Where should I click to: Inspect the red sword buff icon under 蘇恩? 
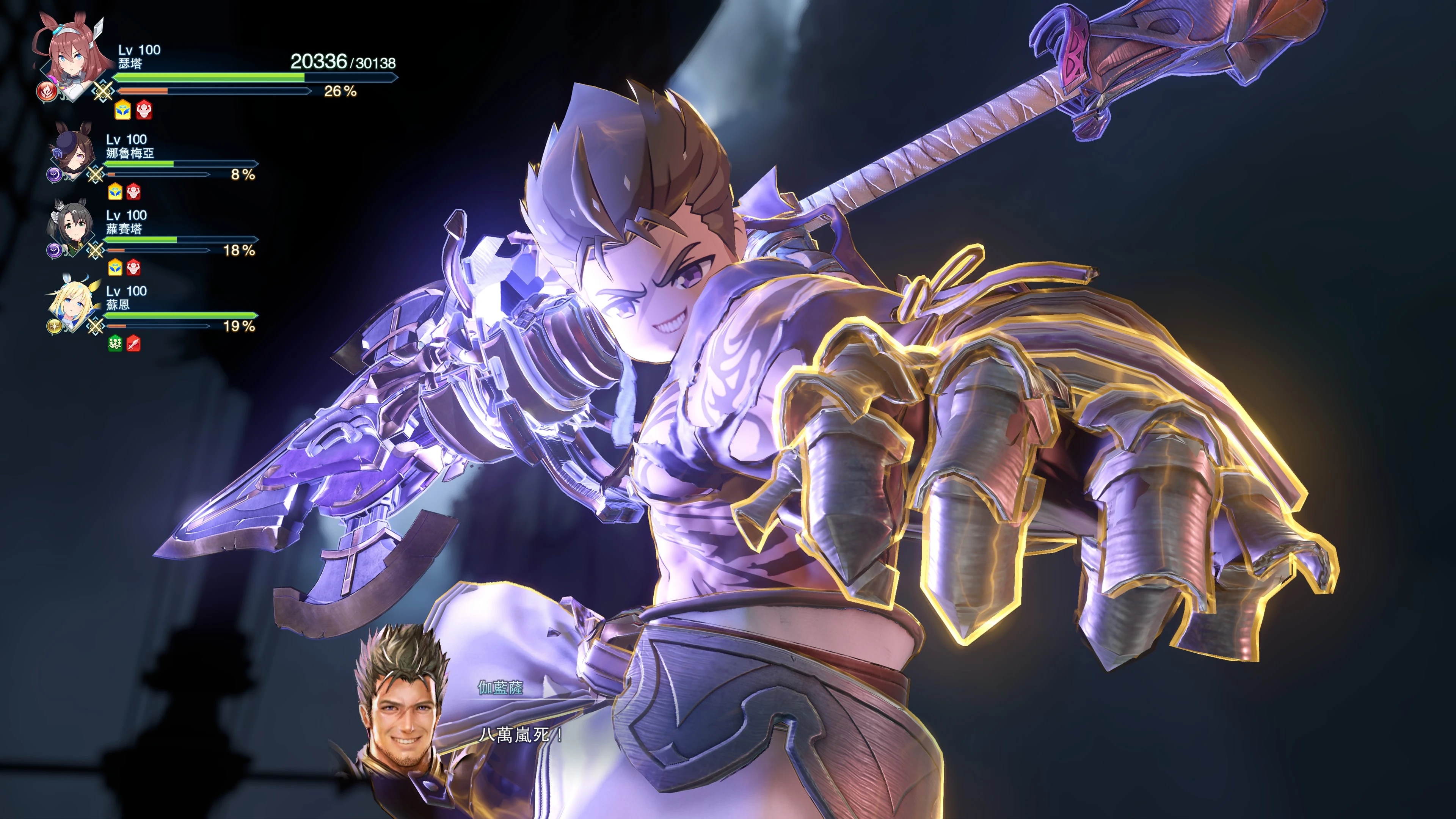(x=133, y=344)
